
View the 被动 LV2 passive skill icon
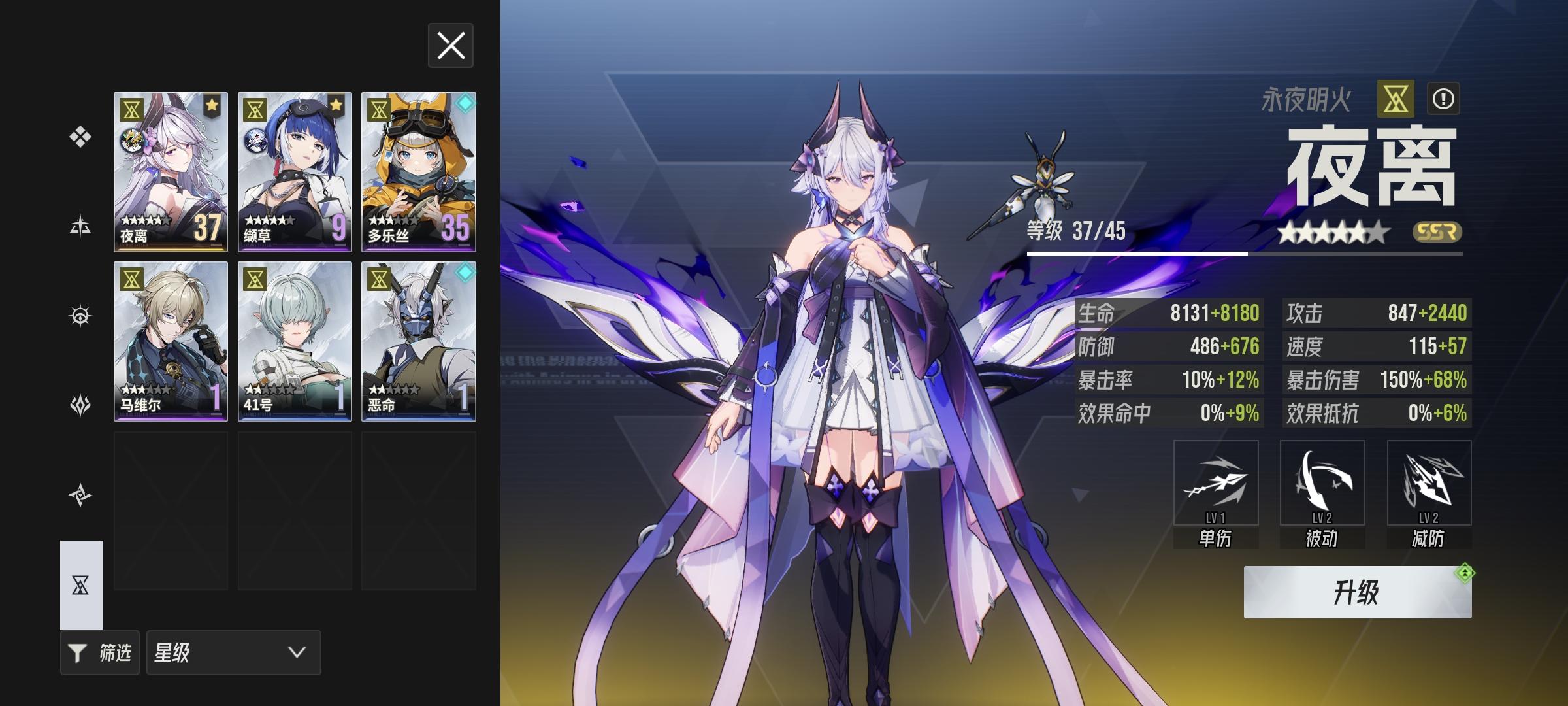pyautogui.click(x=1322, y=484)
